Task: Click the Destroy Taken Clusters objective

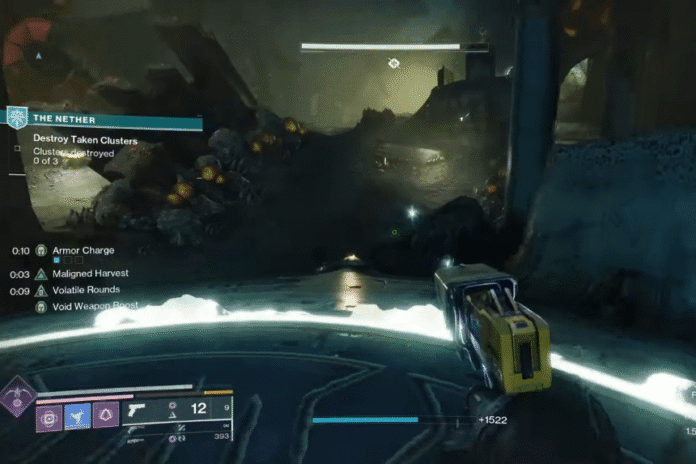Action: click(85, 139)
